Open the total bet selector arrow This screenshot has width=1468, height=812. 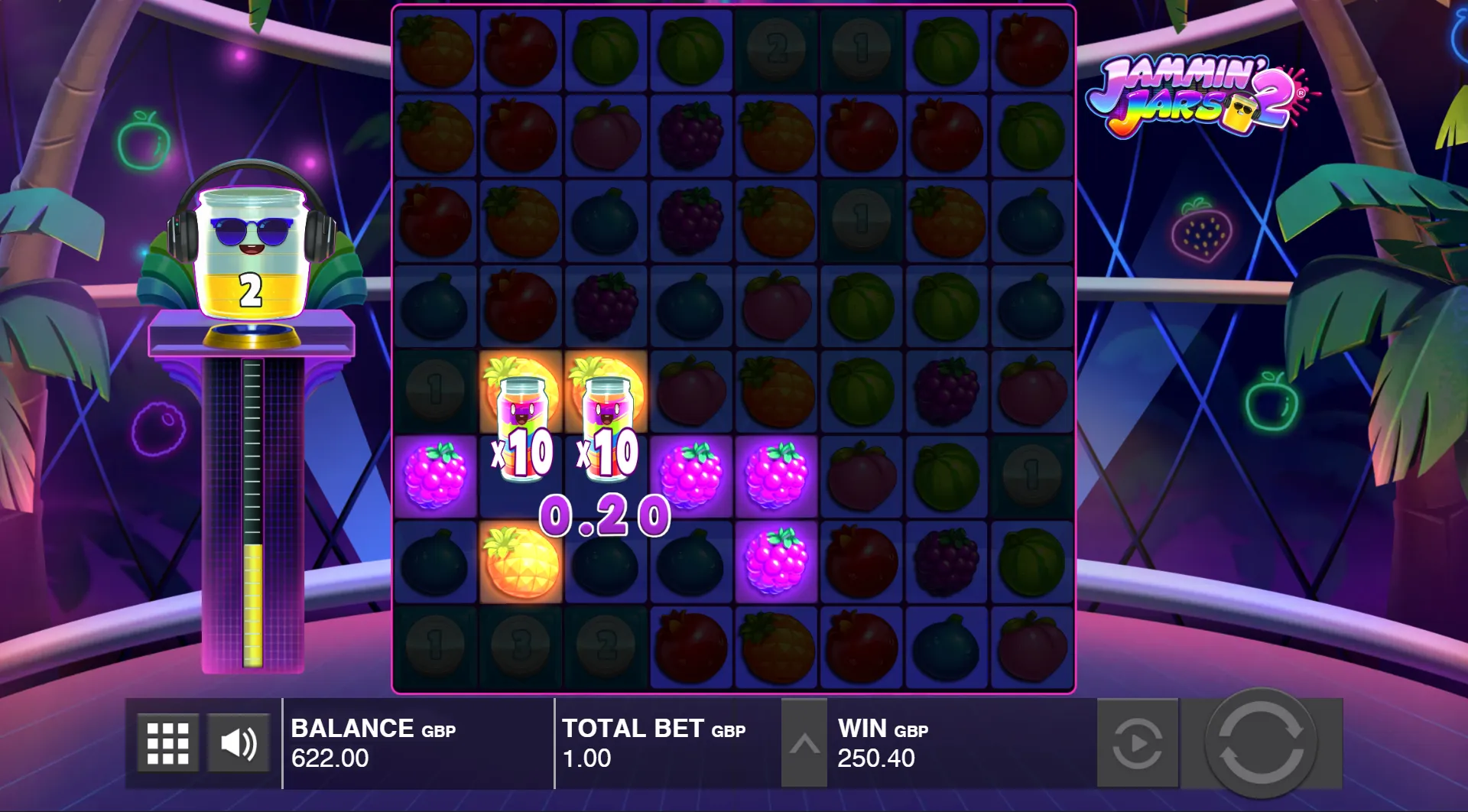click(x=804, y=743)
